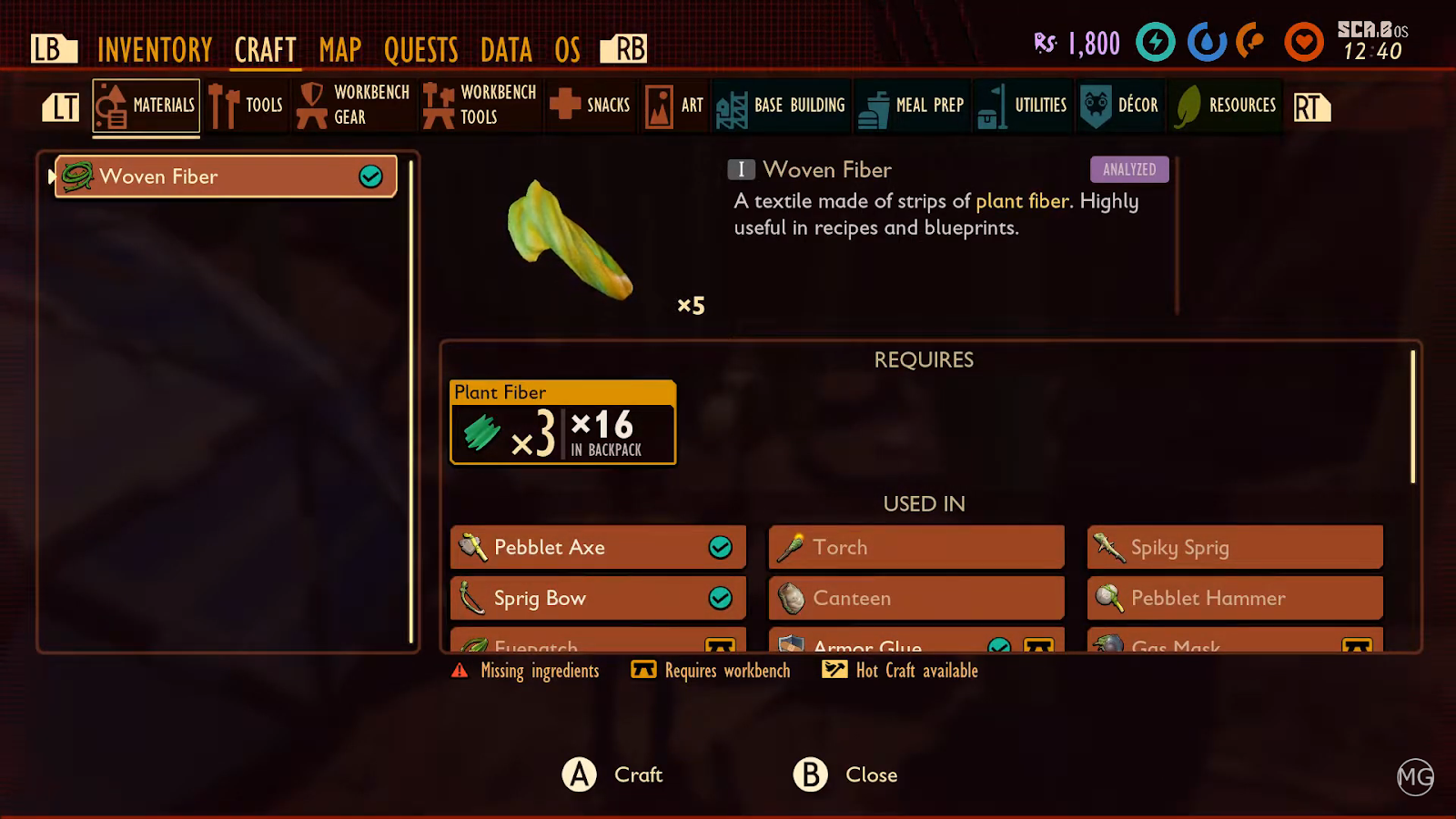
Task: Show the Snacks crafting category
Action: click(x=591, y=106)
